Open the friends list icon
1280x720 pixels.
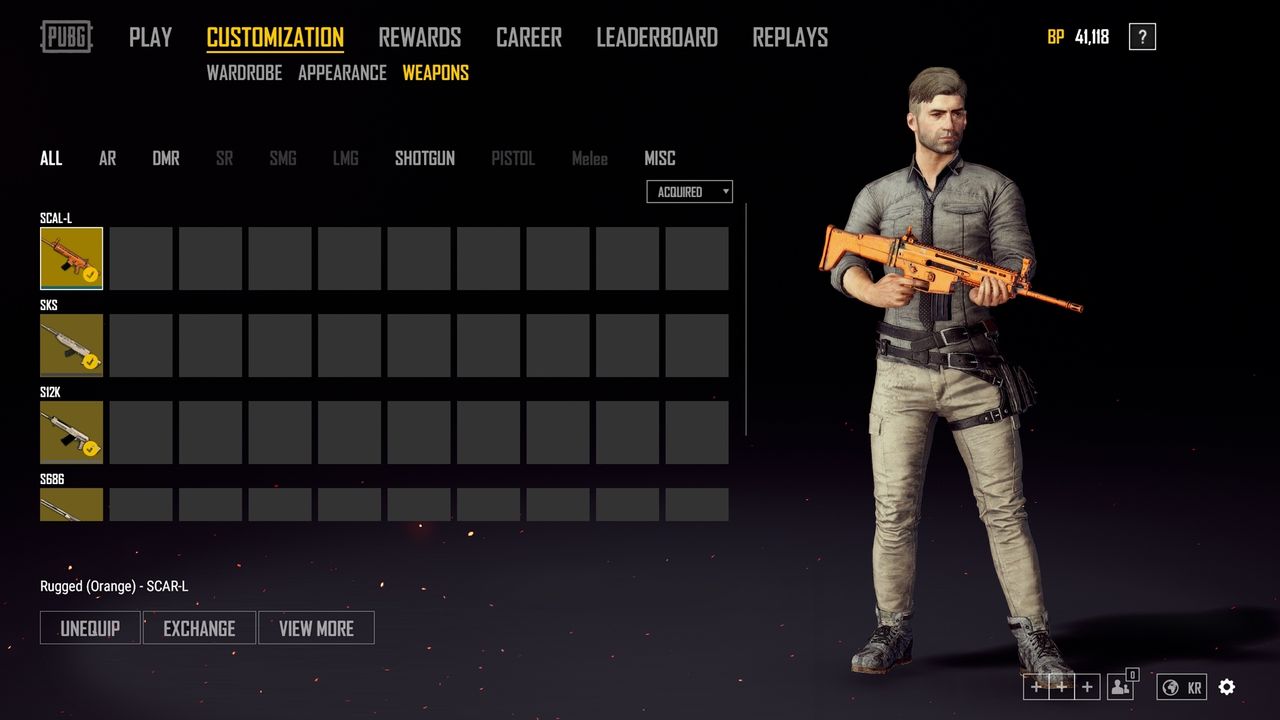click(1119, 687)
